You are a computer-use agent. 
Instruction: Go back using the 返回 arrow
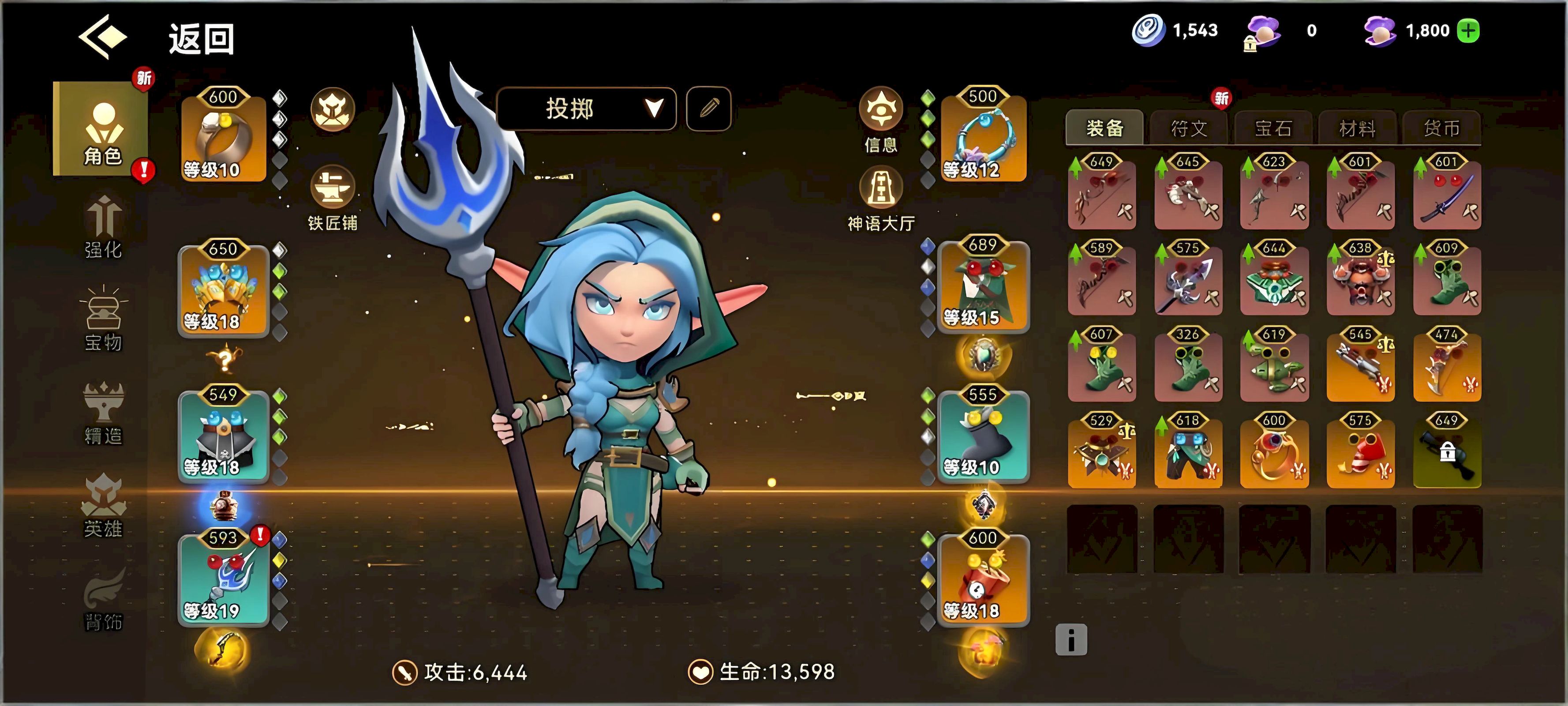tap(102, 38)
